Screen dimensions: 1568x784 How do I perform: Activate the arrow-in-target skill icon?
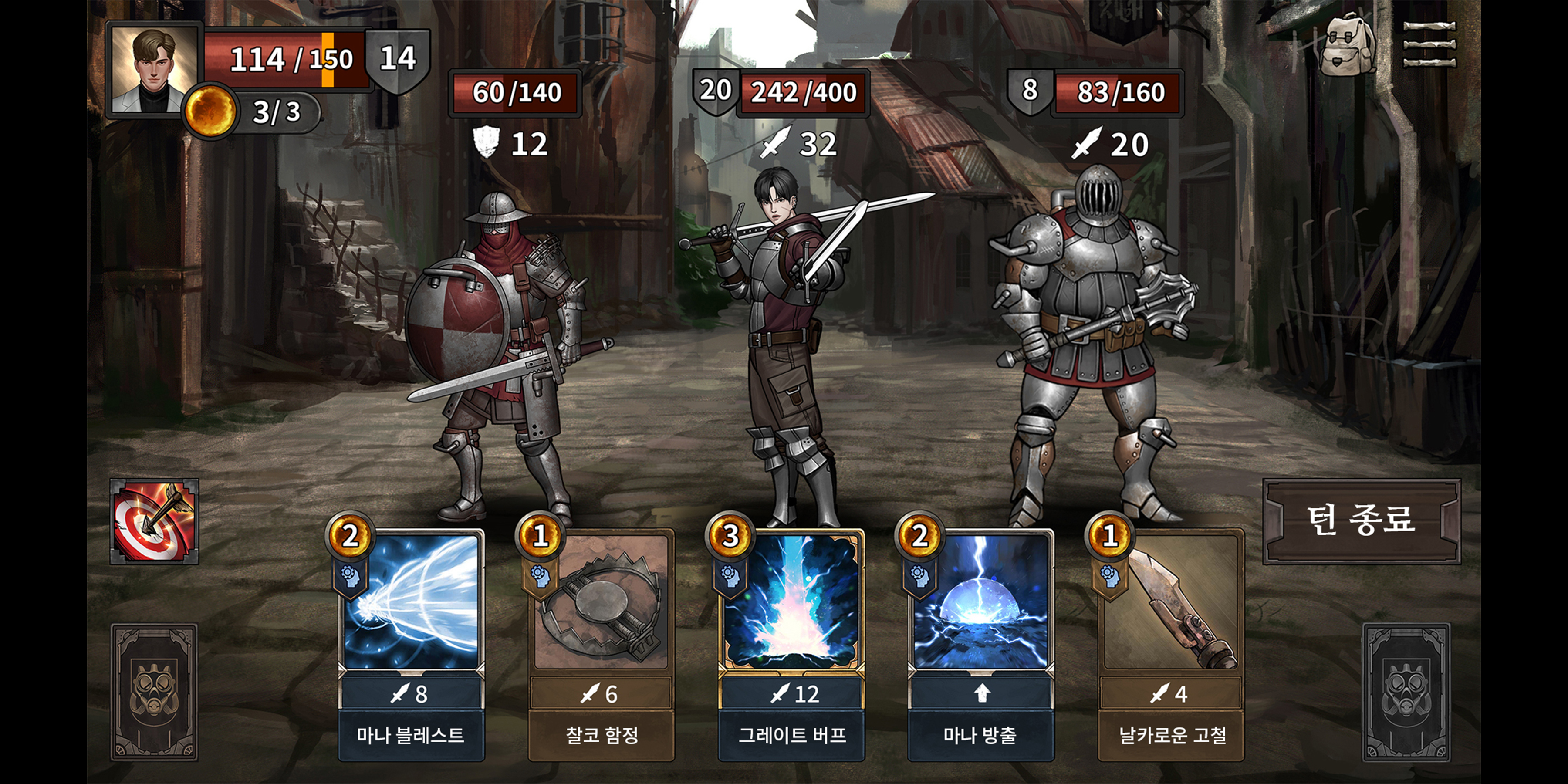(x=154, y=521)
